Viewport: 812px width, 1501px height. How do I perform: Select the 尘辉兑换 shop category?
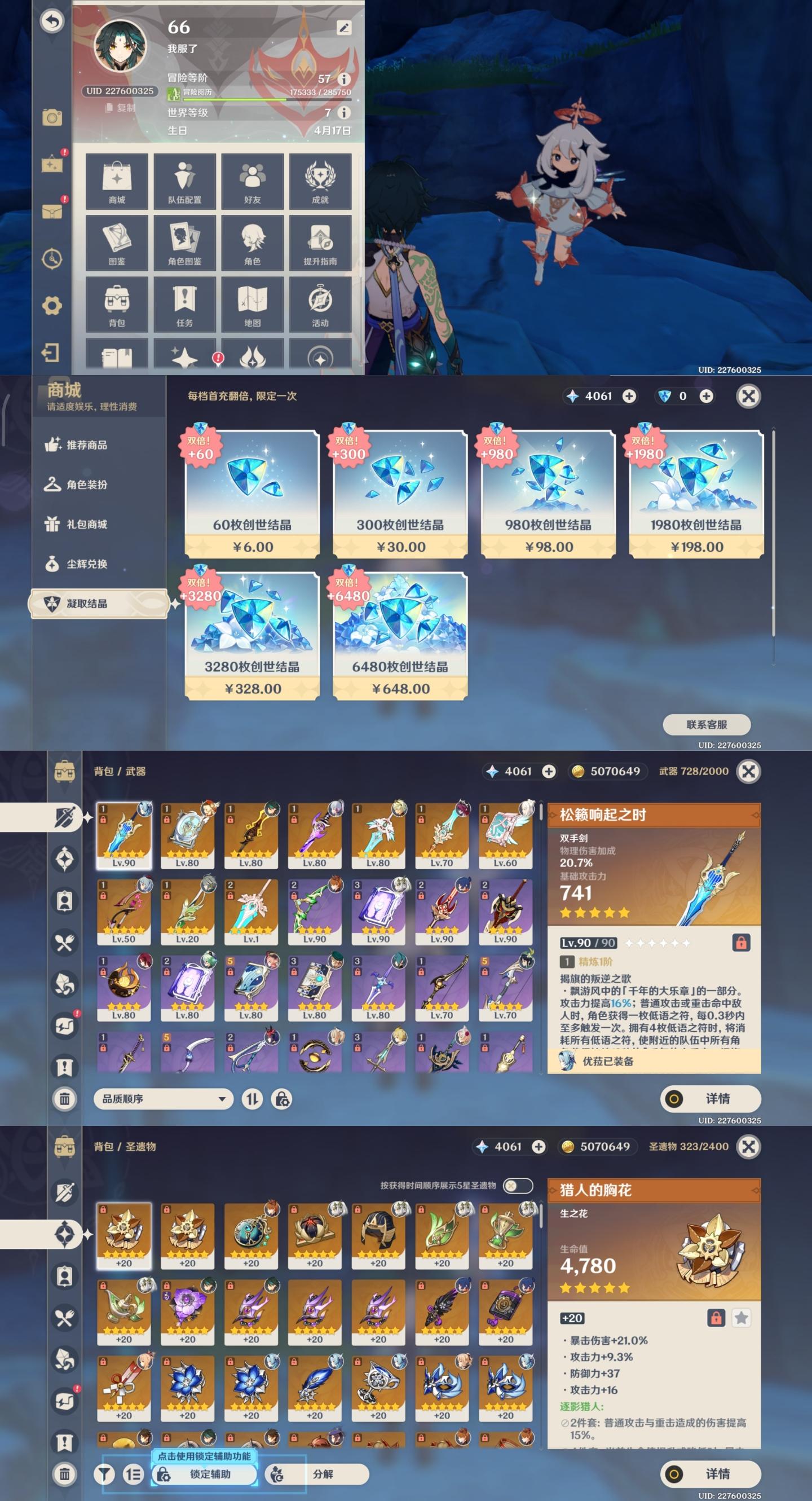[x=86, y=564]
